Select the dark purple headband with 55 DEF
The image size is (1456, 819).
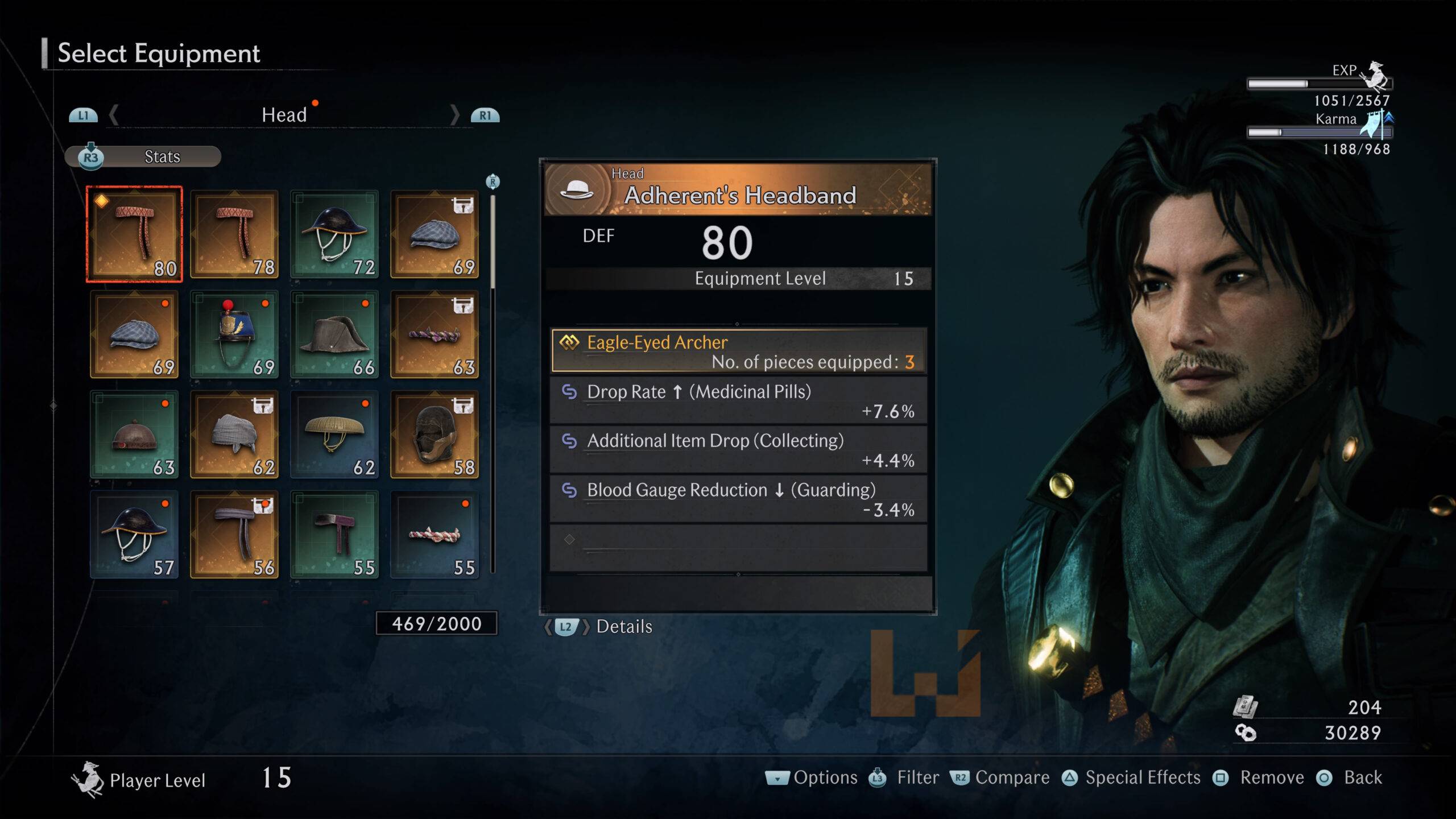pos(334,535)
